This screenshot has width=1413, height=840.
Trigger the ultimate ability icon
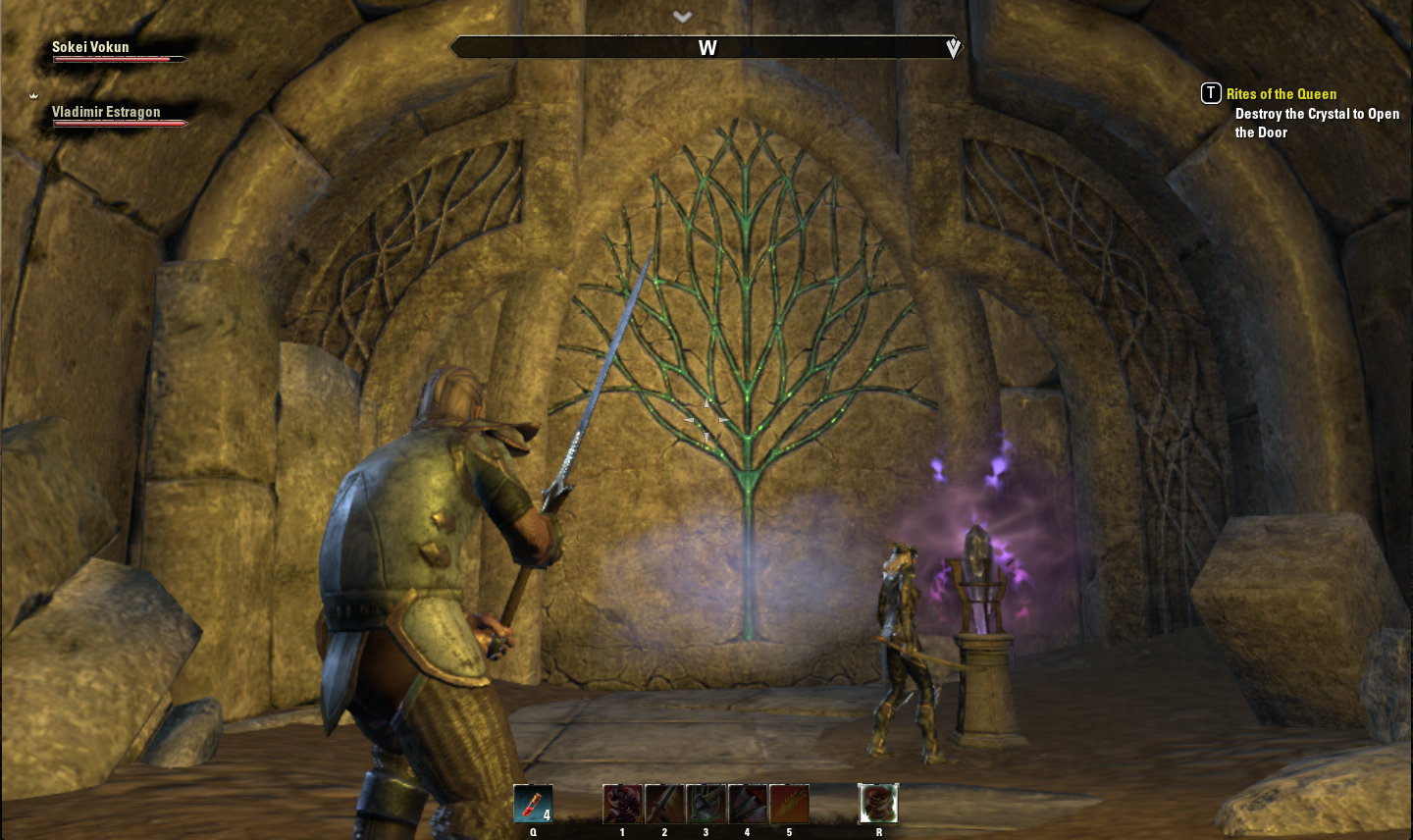(878, 804)
